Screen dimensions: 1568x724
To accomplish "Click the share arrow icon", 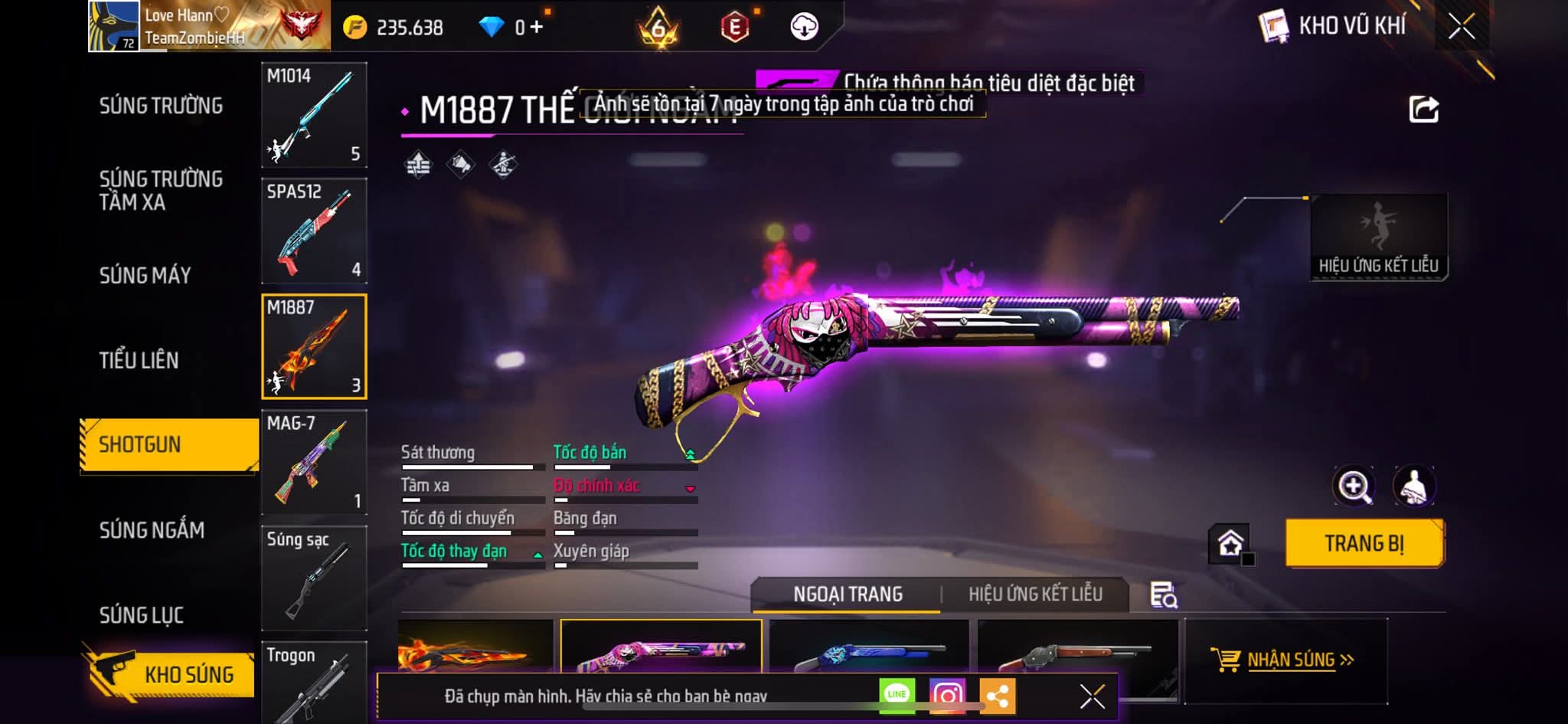I will 1423,110.
